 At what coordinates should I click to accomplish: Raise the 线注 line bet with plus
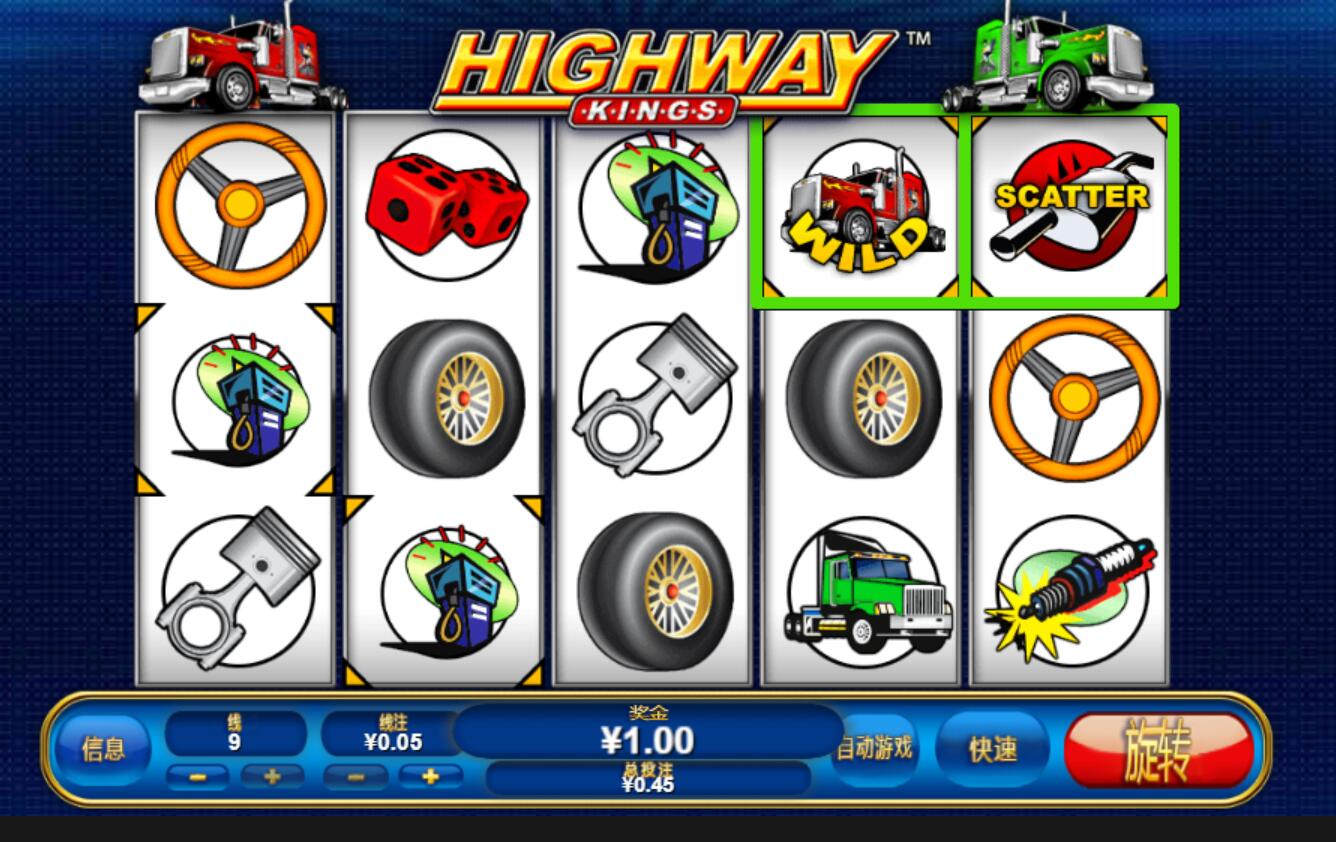click(x=430, y=776)
